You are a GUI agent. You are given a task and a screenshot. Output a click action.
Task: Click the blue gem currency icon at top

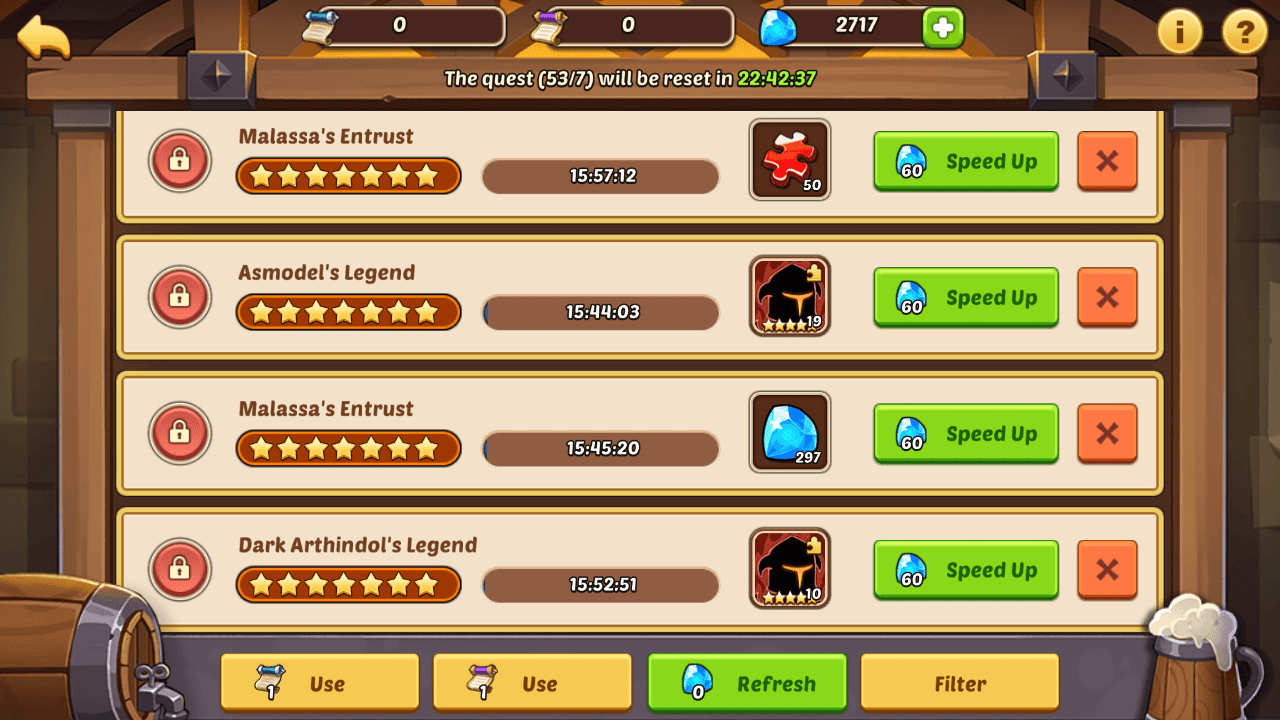coord(777,27)
